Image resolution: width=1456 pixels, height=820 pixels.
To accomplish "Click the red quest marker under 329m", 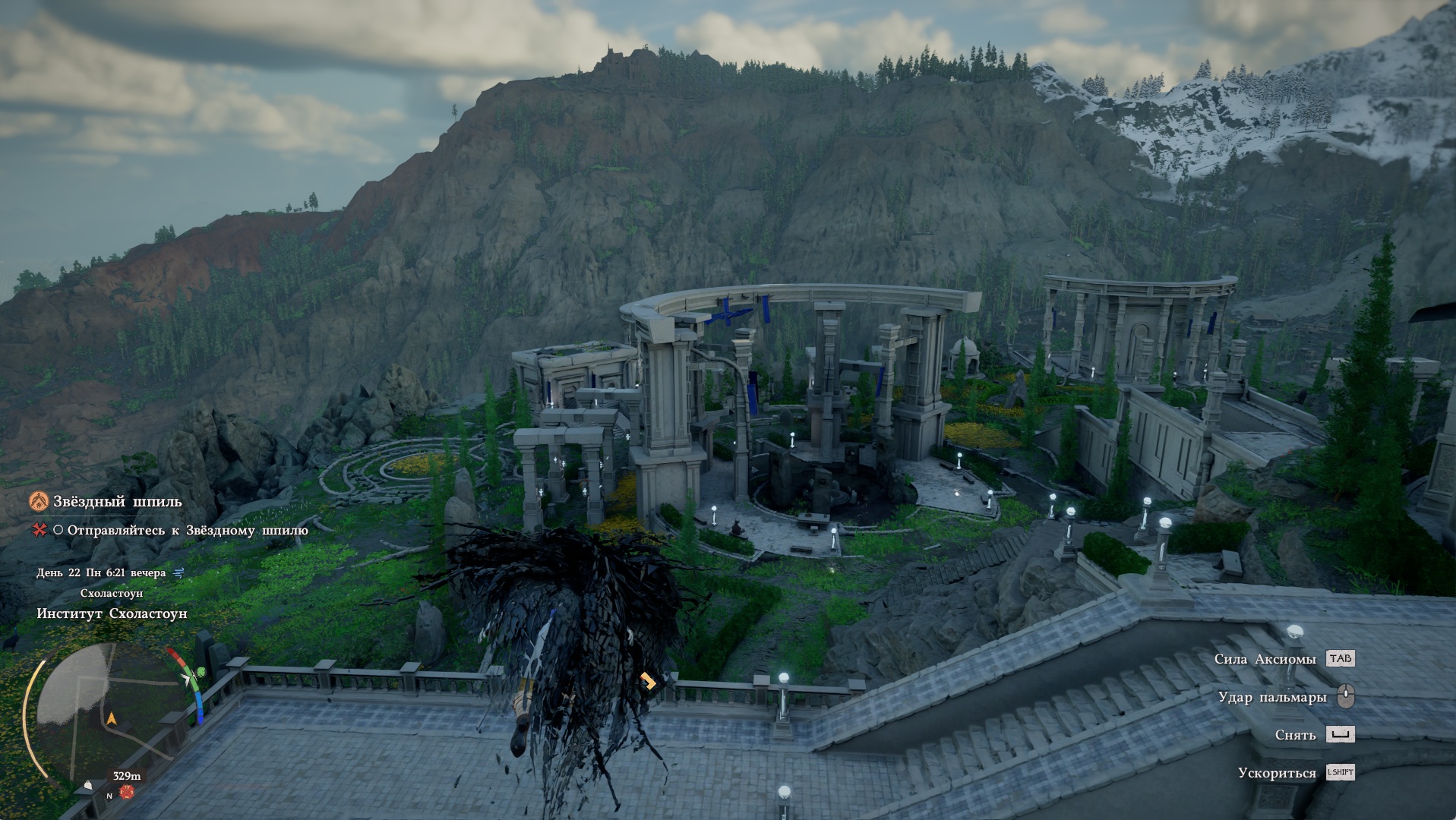I will tap(127, 793).
